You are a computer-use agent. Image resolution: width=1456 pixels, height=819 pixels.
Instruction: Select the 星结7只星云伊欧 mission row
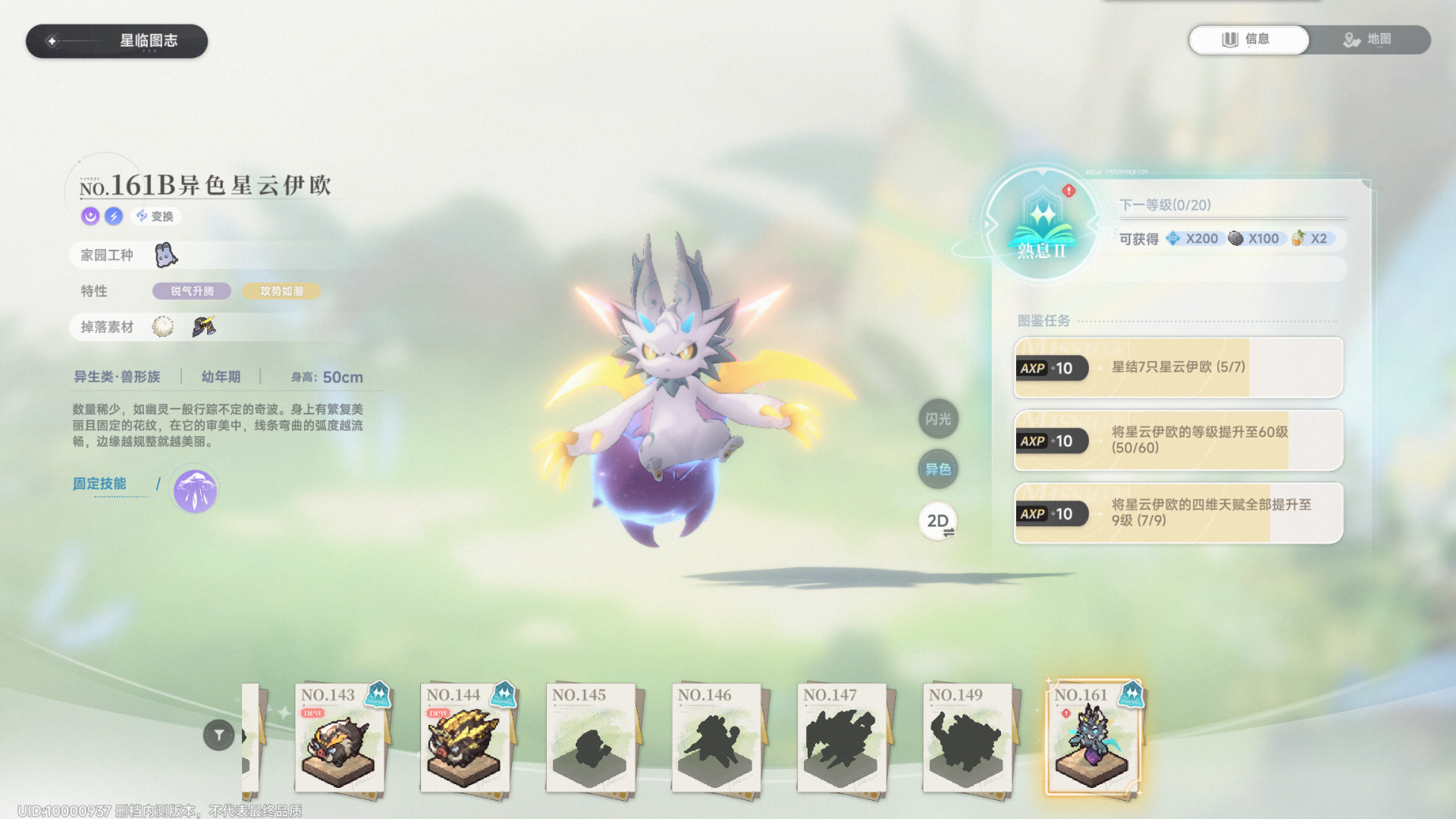coord(1178,368)
